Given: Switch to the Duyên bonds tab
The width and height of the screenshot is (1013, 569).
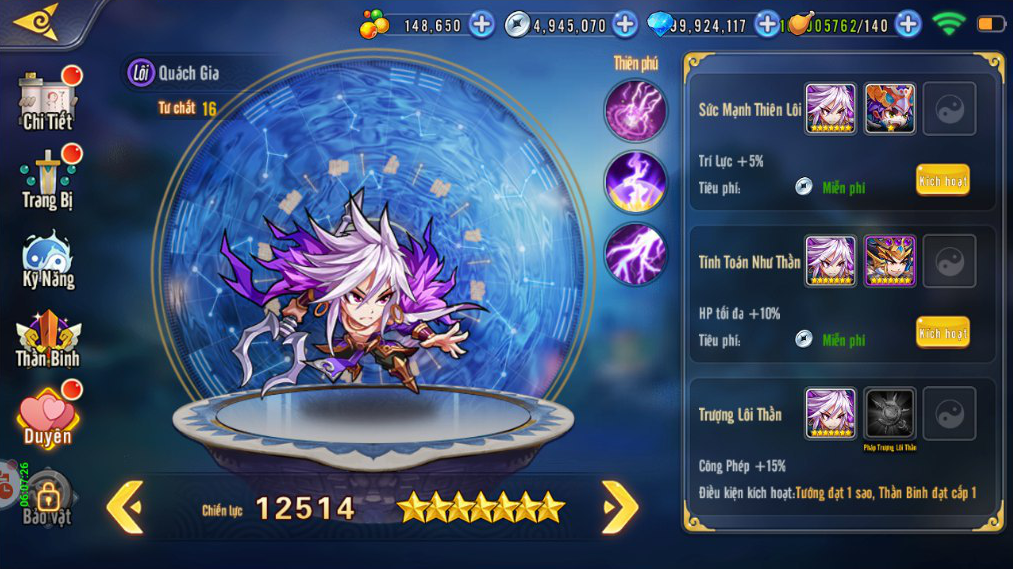Looking at the screenshot, I should point(48,416).
